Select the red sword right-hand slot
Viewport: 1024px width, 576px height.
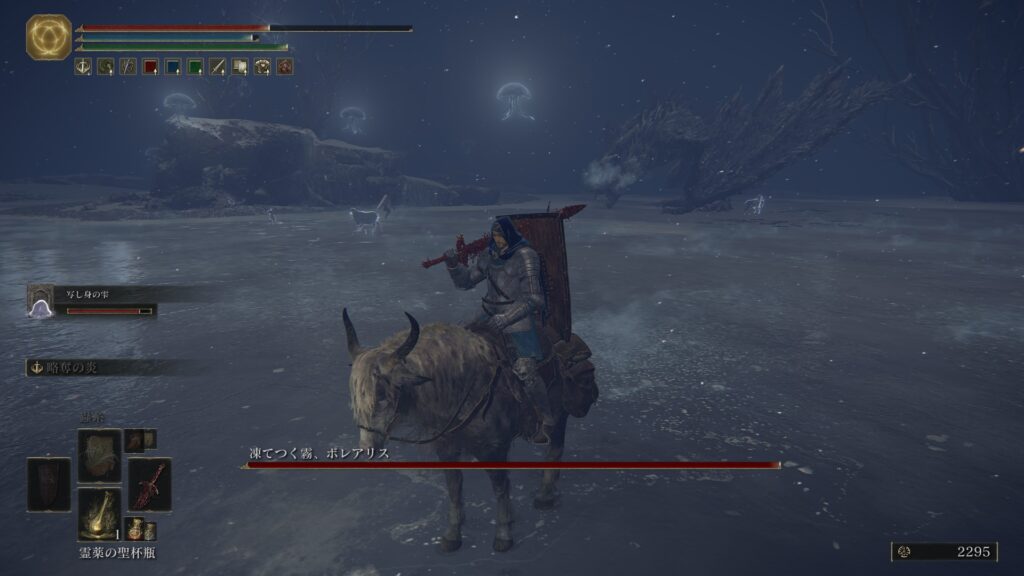(149, 484)
